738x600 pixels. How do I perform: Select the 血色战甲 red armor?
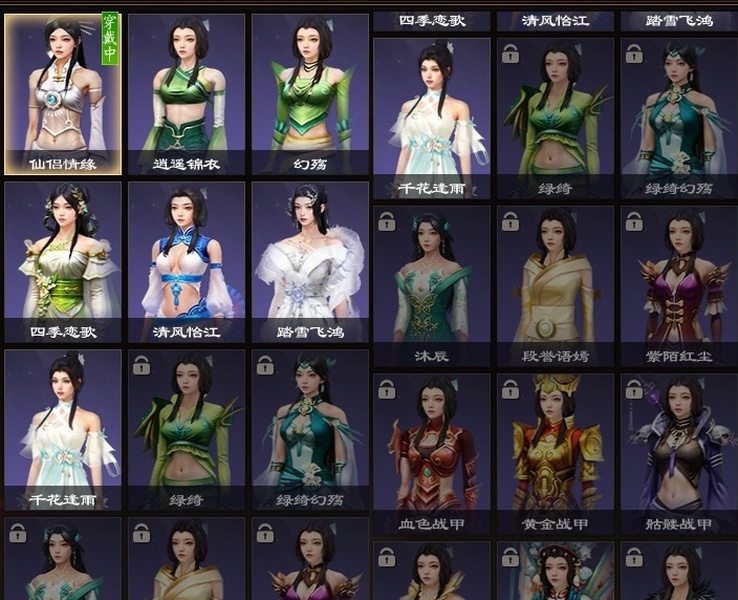tap(431, 452)
